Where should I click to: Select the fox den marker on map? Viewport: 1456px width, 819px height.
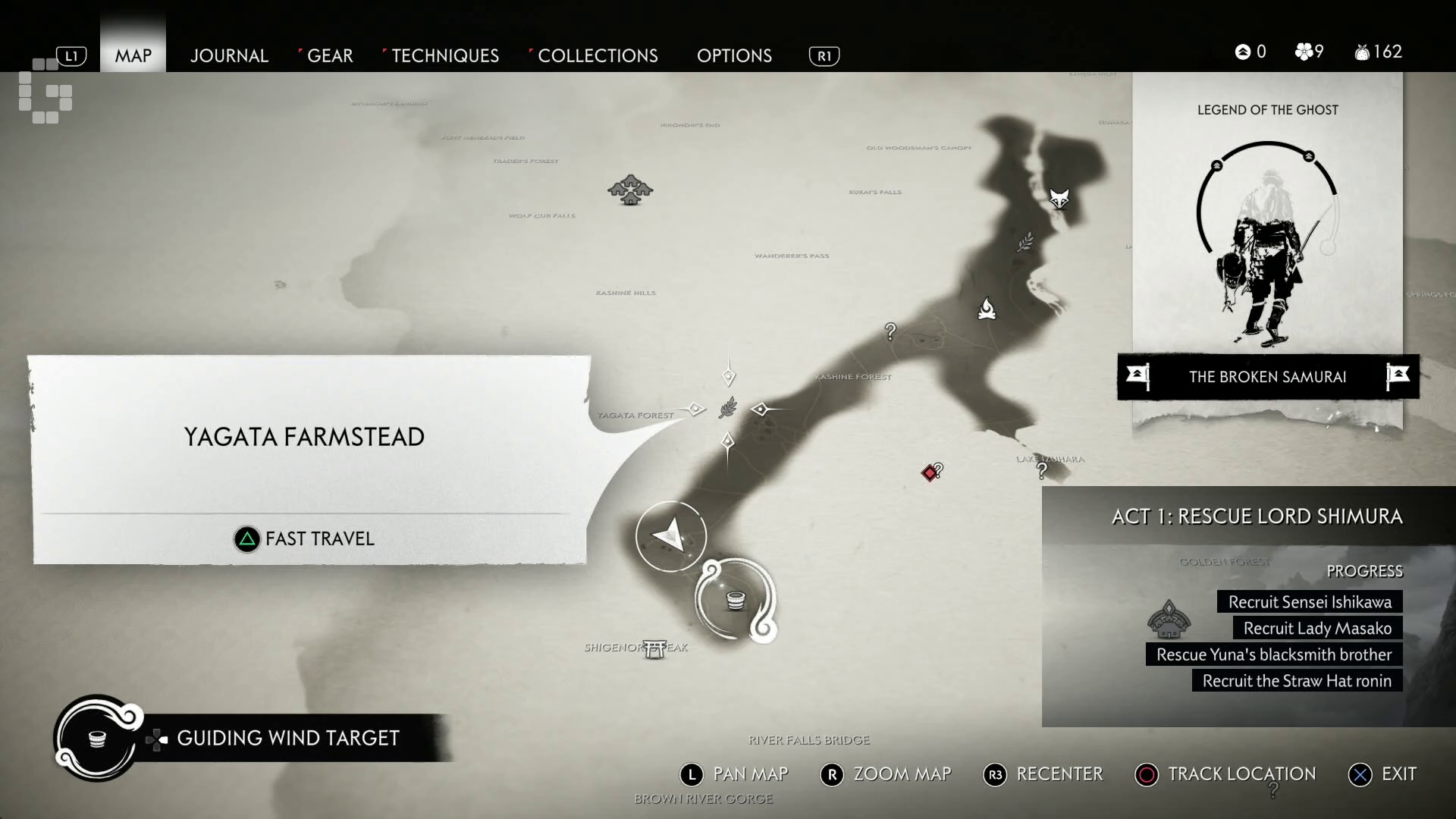1059,199
